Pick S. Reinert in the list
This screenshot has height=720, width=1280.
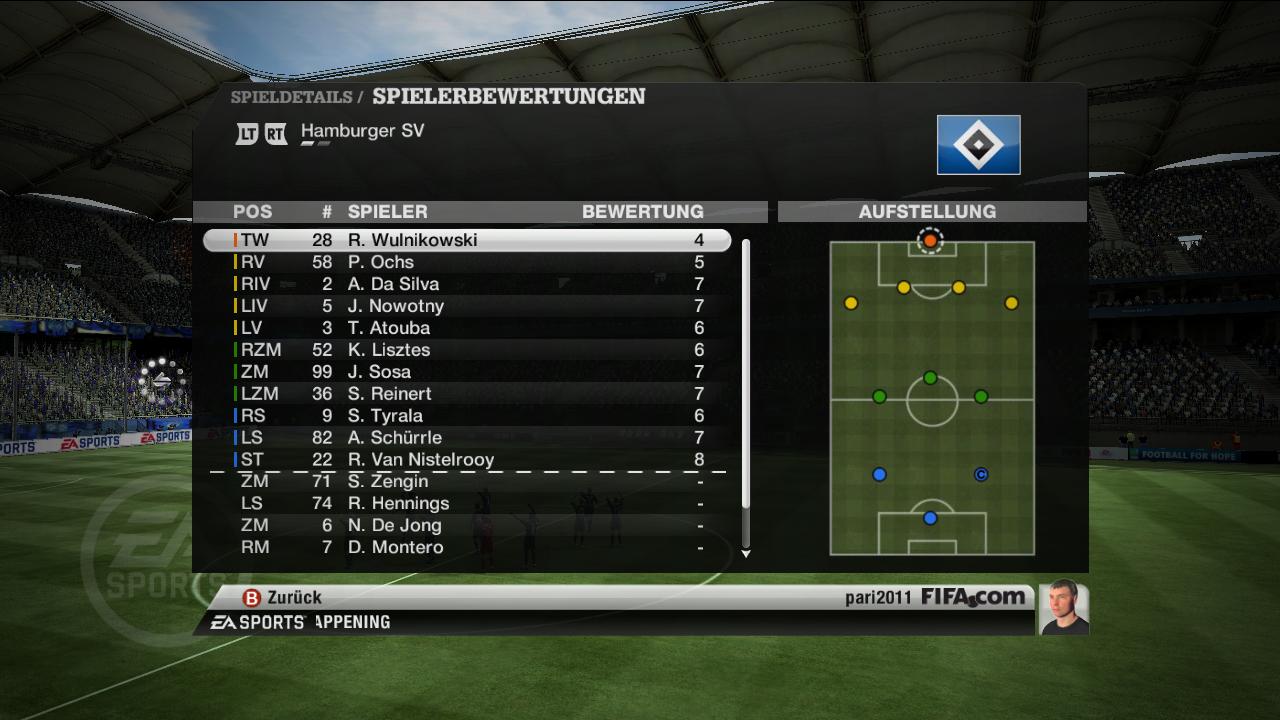[467, 394]
